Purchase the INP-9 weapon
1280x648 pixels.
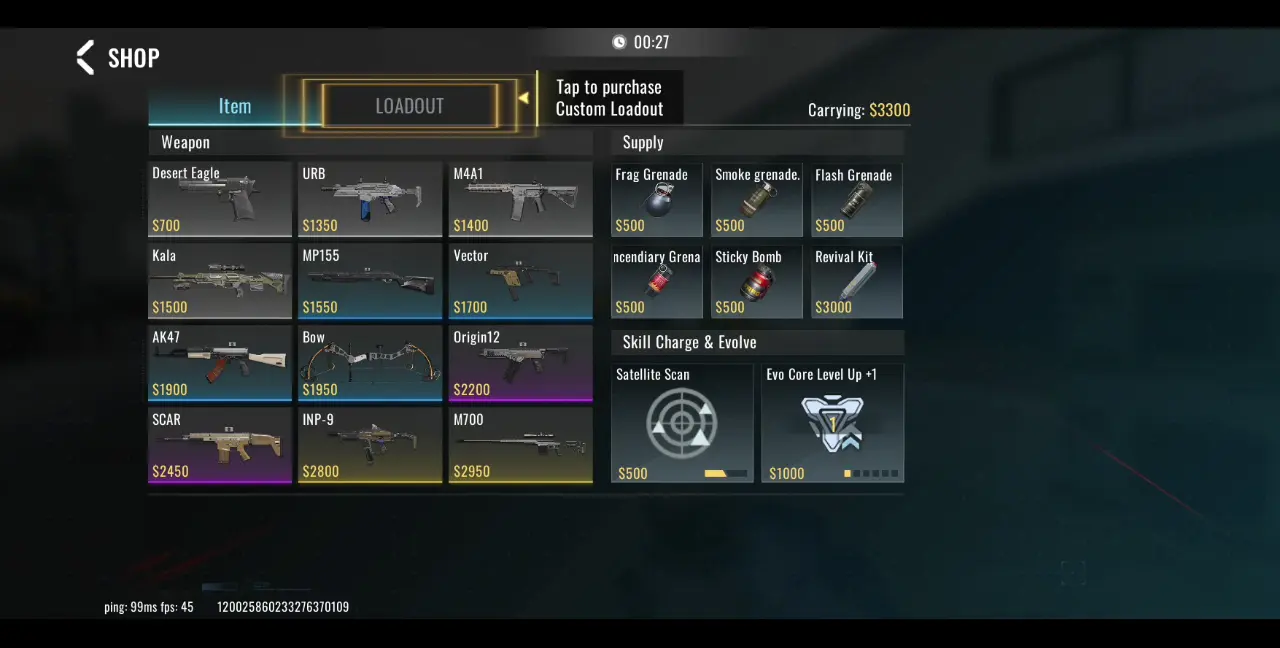point(370,445)
